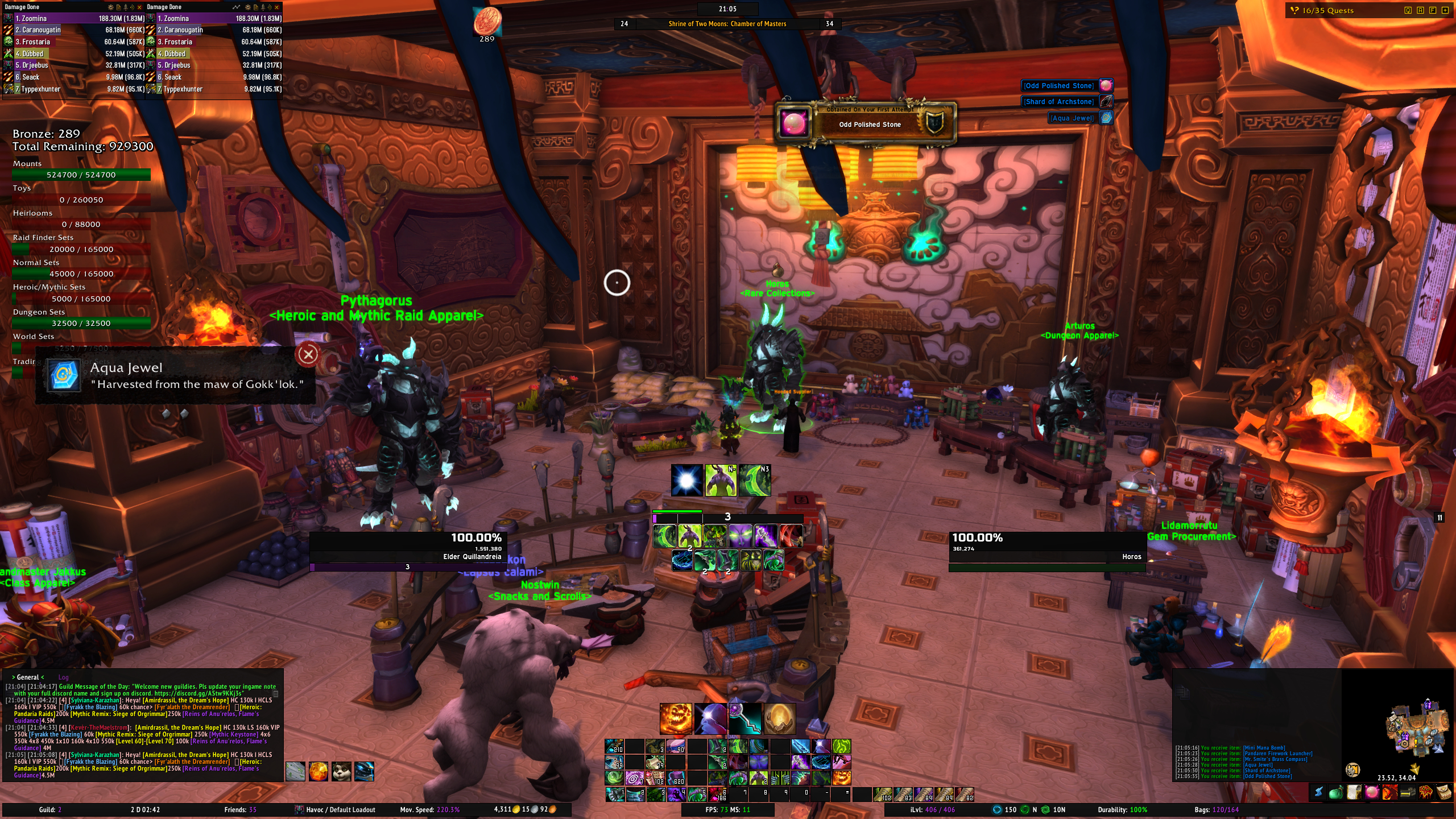The height and width of the screenshot is (819, 1456).
Task: Activate the purple-gem key item icon
Action: point(745,719)
